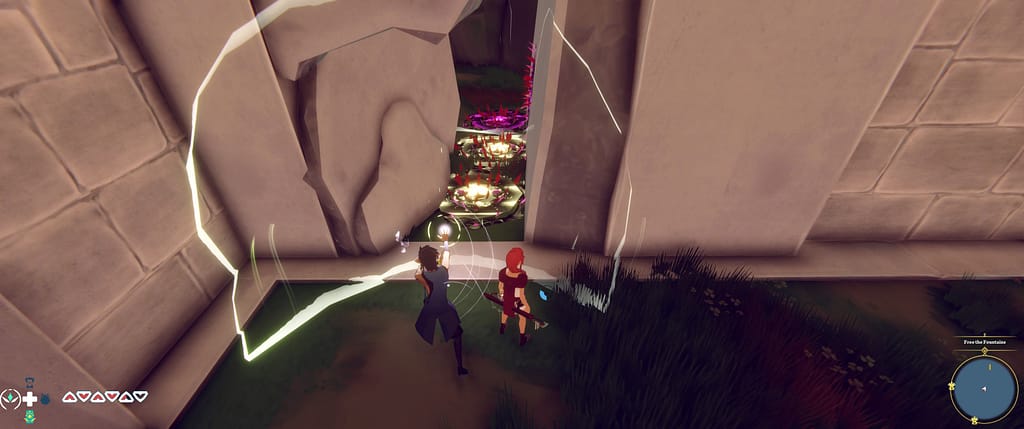The width and height of the screenshot is (1024, 429).
Task: Open the circular minimap
Action: [x=984, y=389]
